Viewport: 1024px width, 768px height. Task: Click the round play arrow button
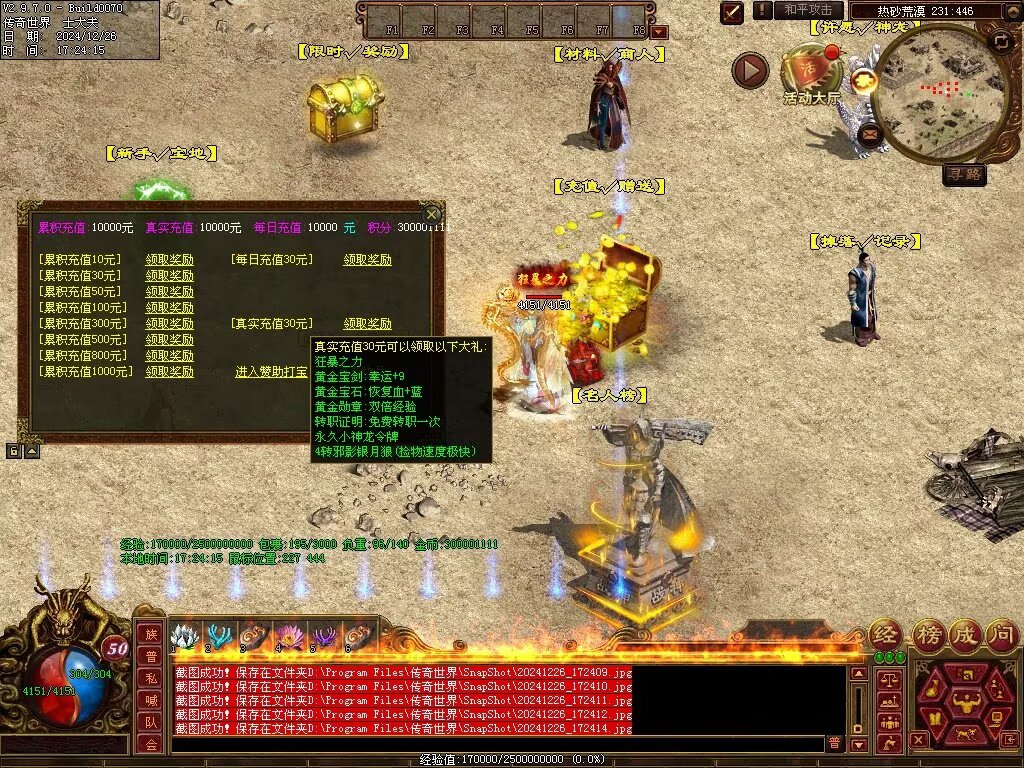coord(750,70)
